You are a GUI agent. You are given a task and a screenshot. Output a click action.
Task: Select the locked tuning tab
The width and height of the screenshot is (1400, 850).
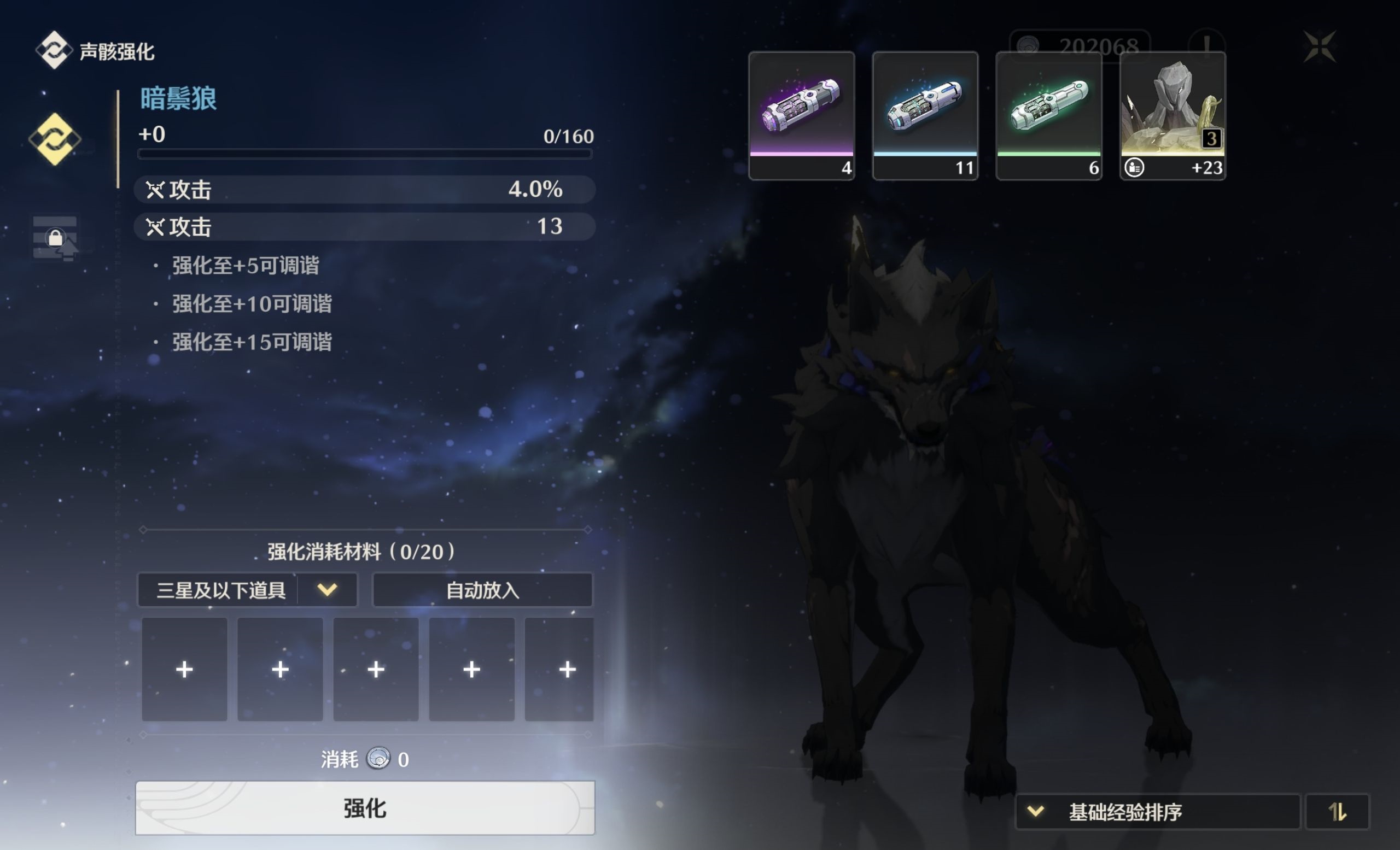(x=55, y=238)
